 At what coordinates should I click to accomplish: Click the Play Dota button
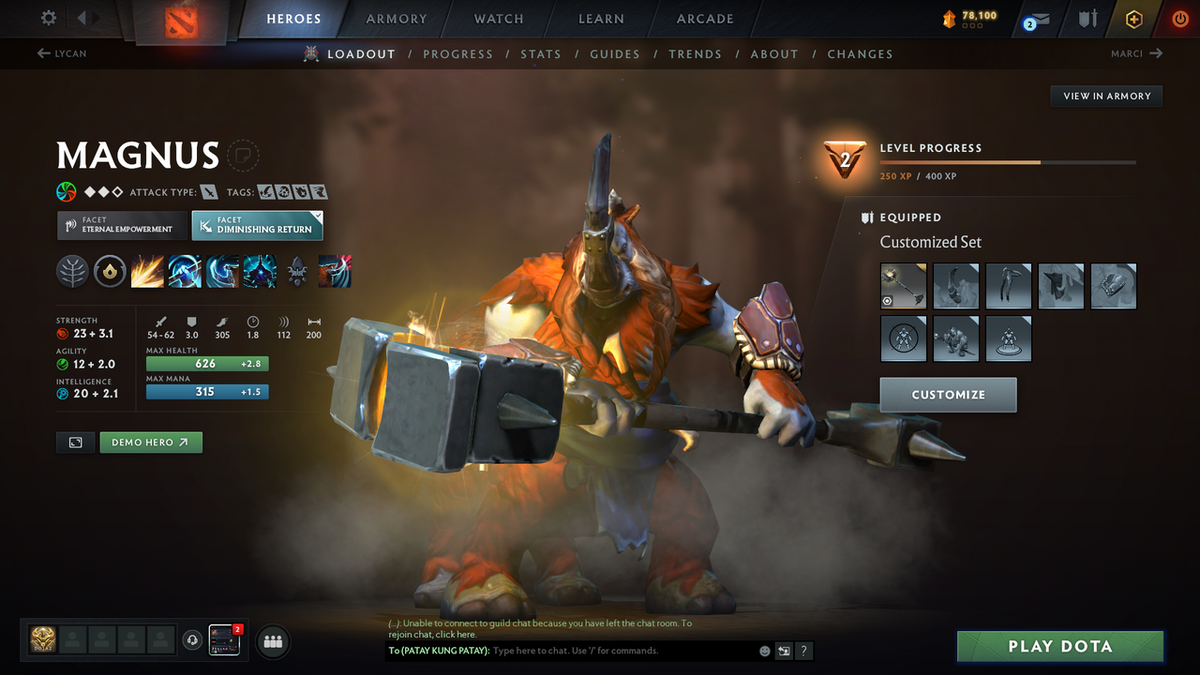(x=1060, y=646)
